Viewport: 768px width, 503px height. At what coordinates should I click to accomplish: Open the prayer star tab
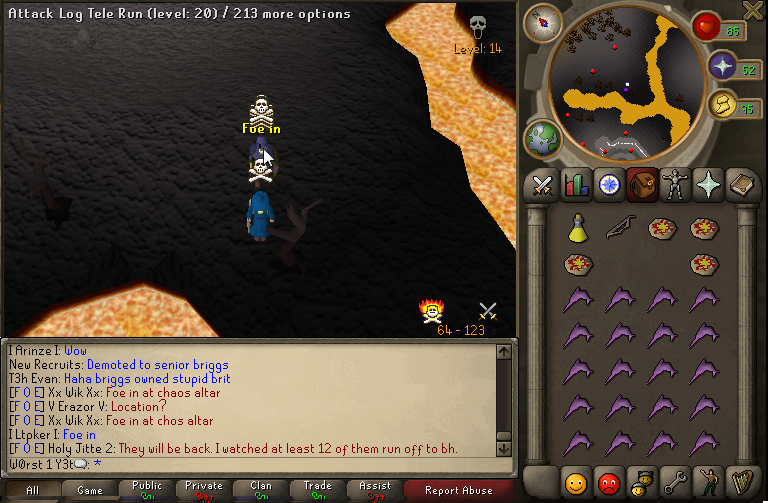(707, 184)
